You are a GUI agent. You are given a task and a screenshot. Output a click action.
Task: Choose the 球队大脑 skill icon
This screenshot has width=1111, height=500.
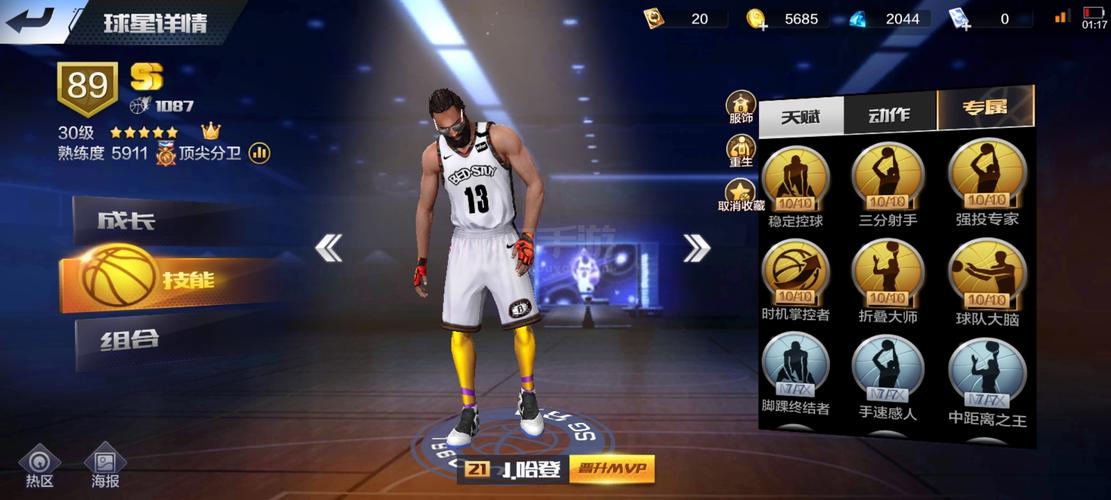987,273
